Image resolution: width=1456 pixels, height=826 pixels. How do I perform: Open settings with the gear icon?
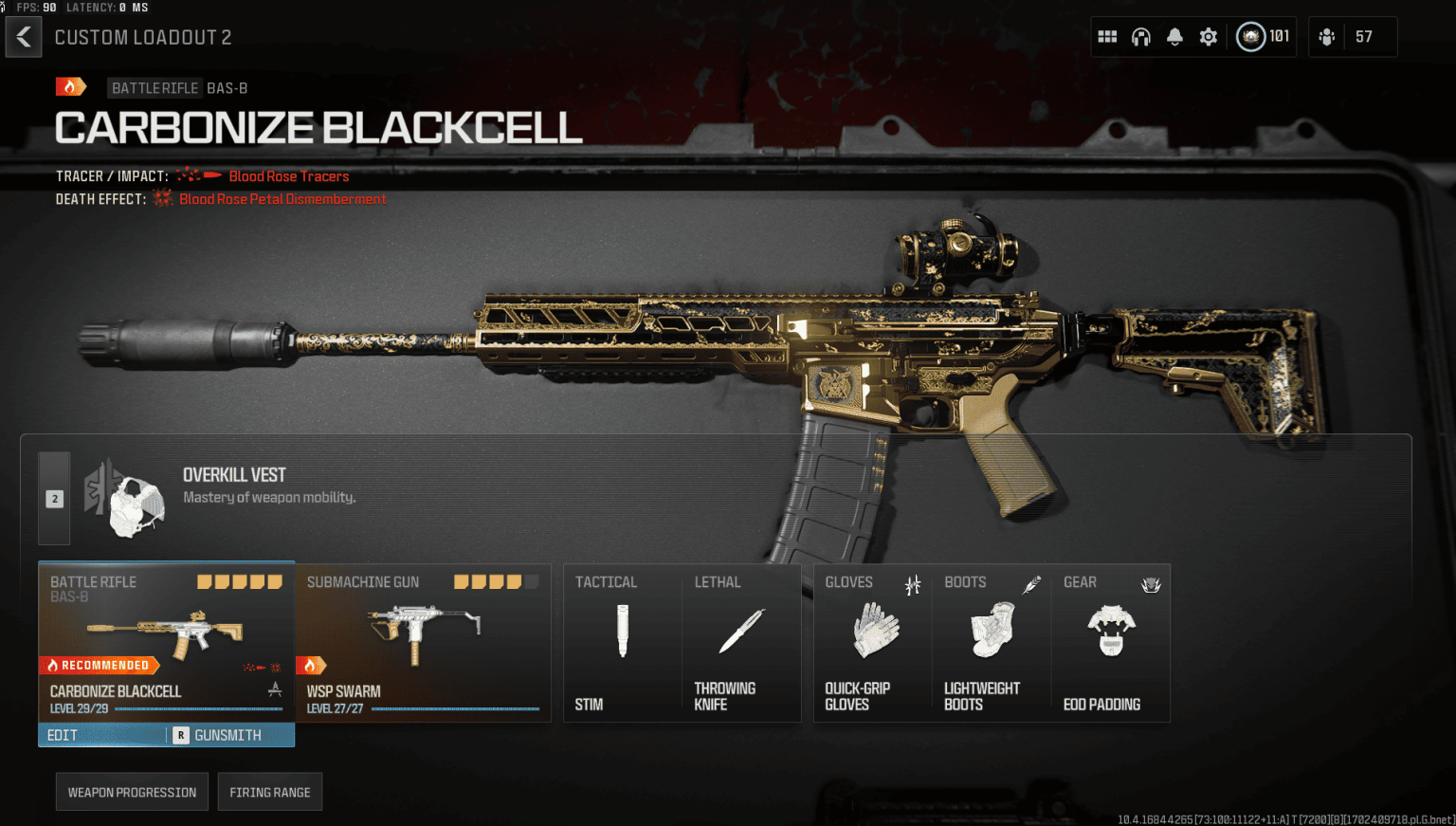coord(1208,35)
